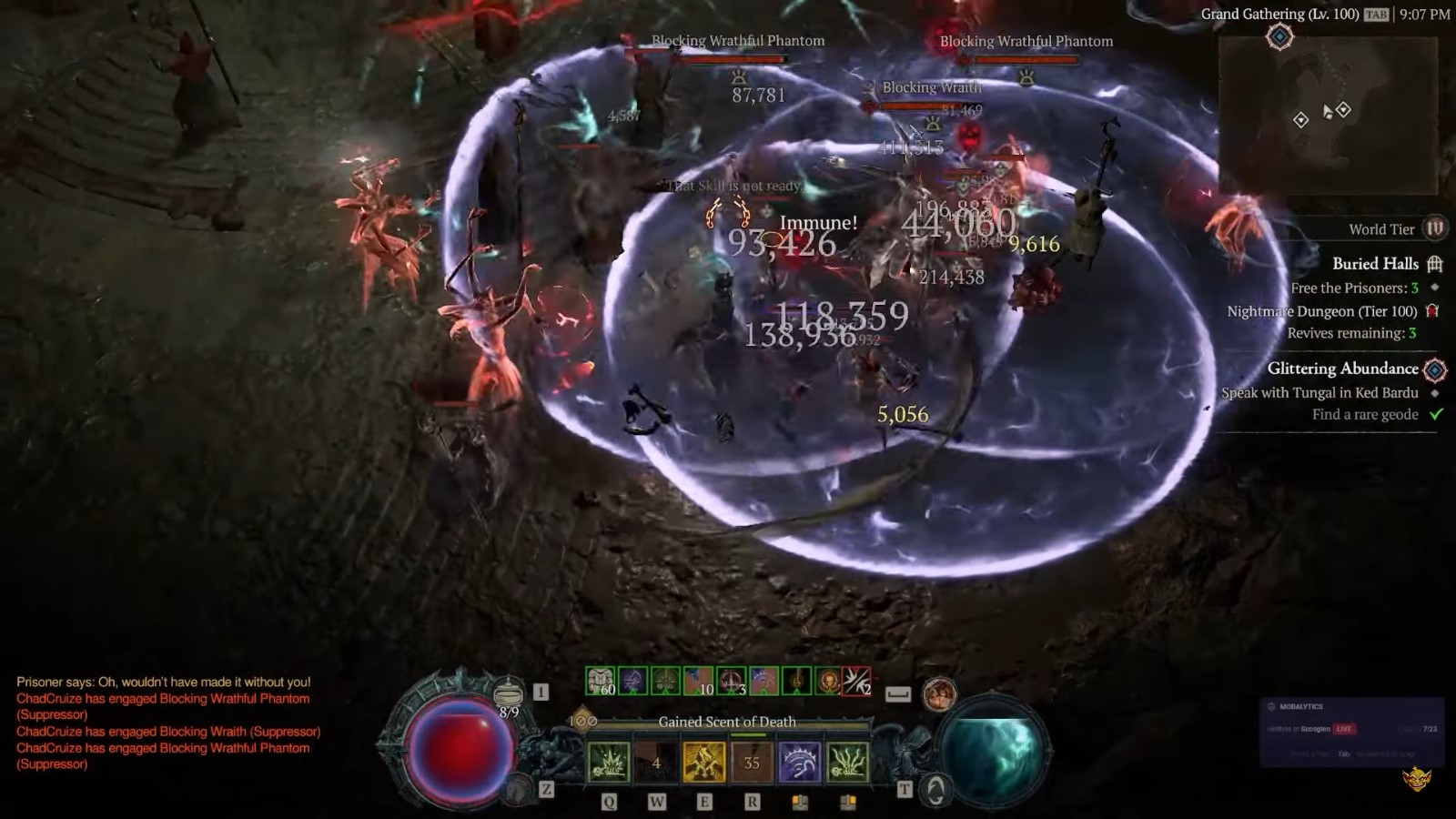Open the World Tier IV emblem
The image size is (1456, 819).
coord(1433,229)
